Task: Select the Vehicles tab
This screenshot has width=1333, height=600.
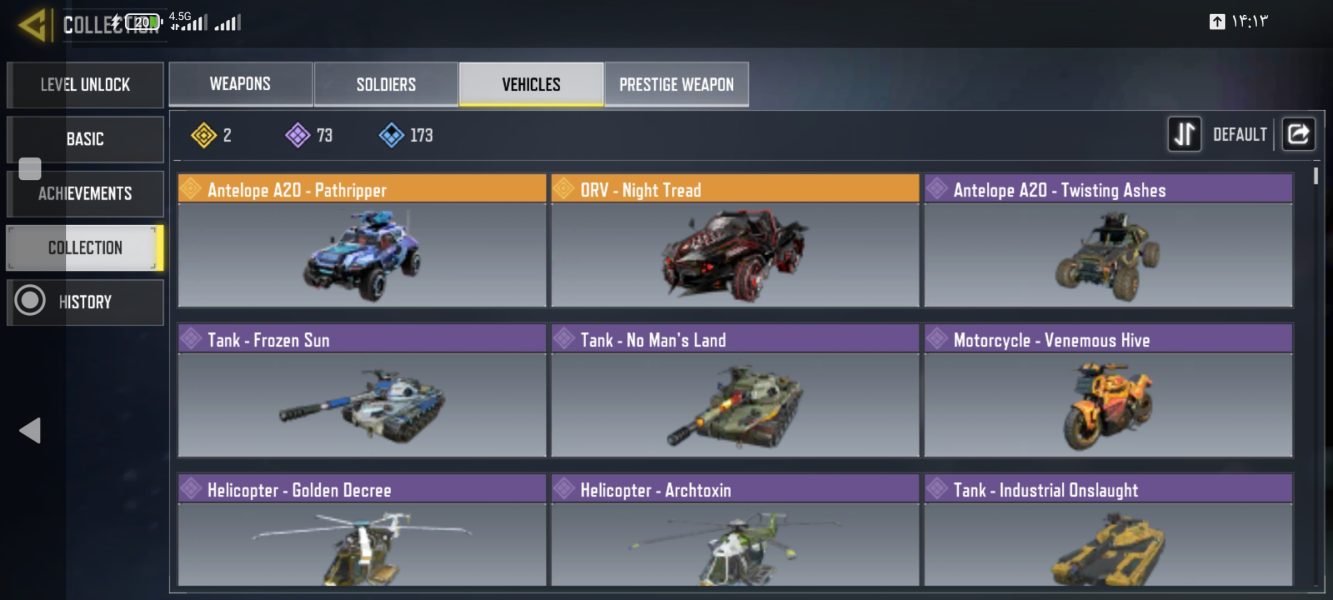Action: point(531,84)
